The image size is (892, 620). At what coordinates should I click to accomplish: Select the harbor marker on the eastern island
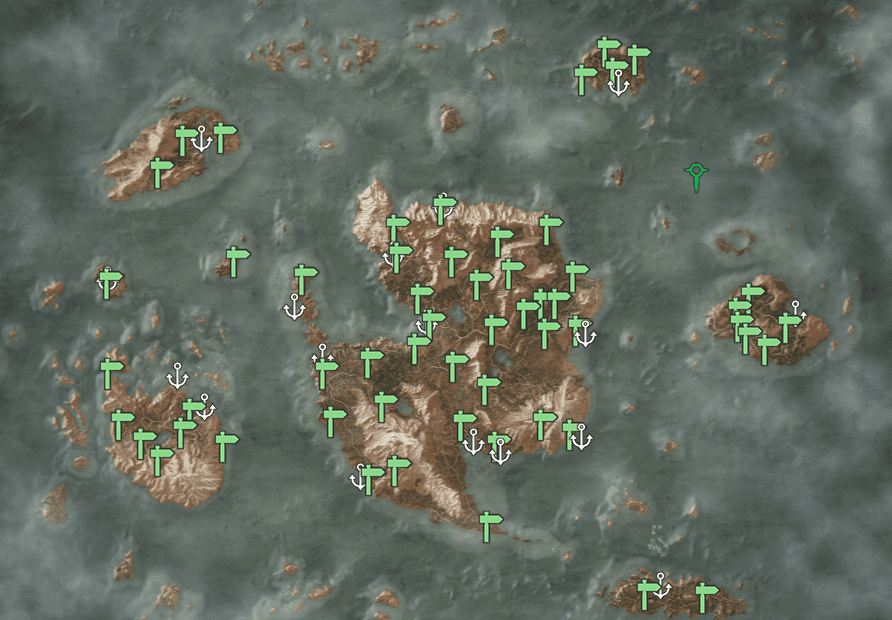[x=796, y=310]
